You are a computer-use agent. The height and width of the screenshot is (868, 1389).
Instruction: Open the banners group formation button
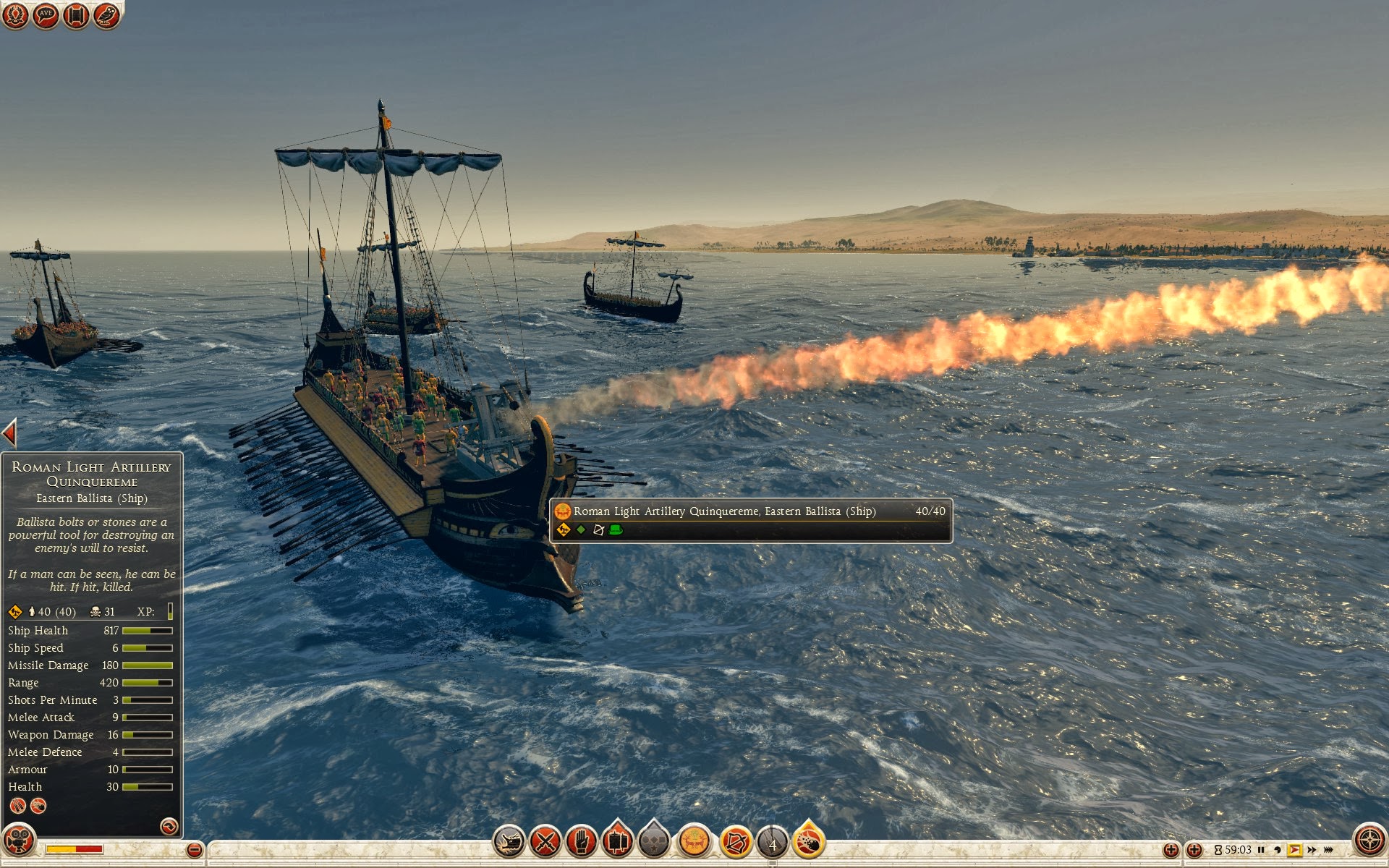click(617, 842)
